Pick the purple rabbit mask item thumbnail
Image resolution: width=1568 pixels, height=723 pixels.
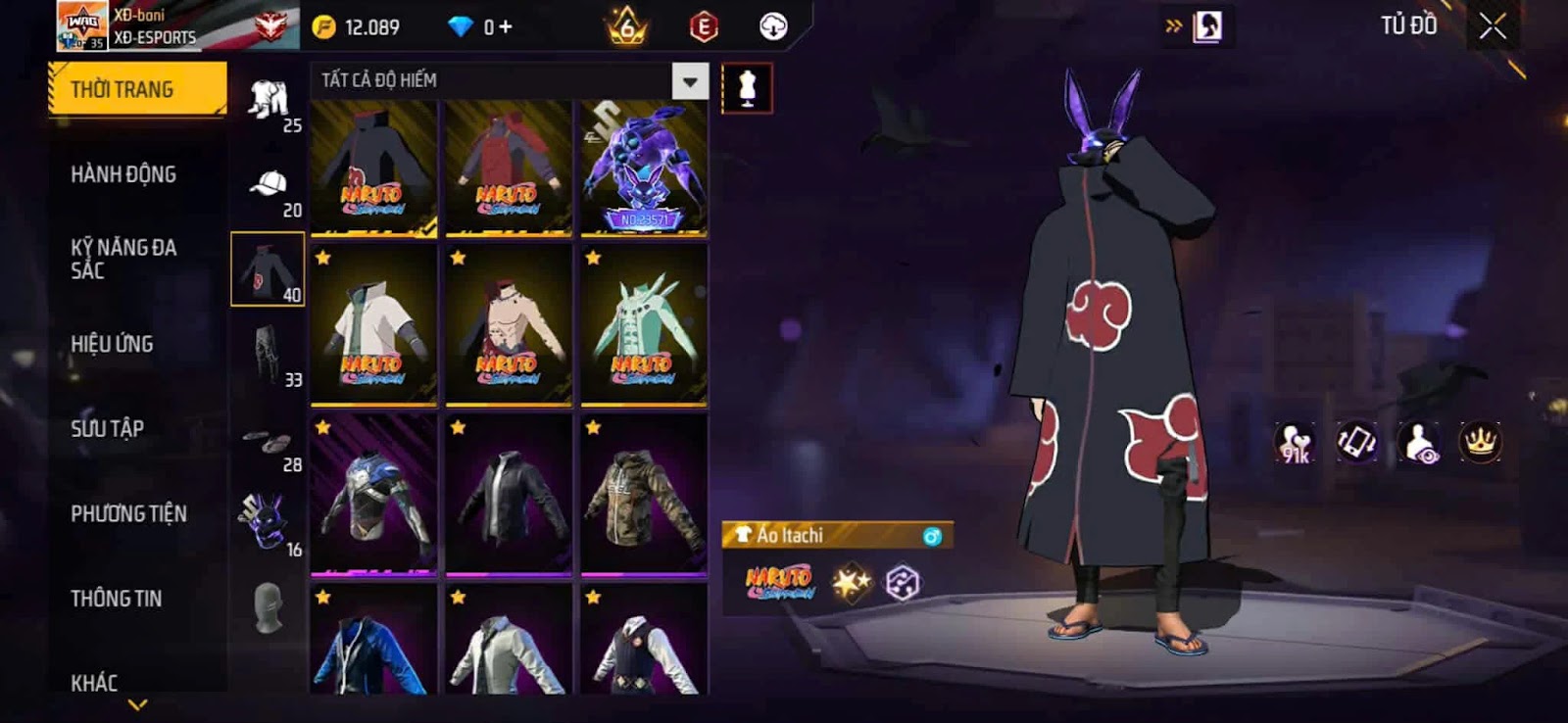[x=644, y=167]
